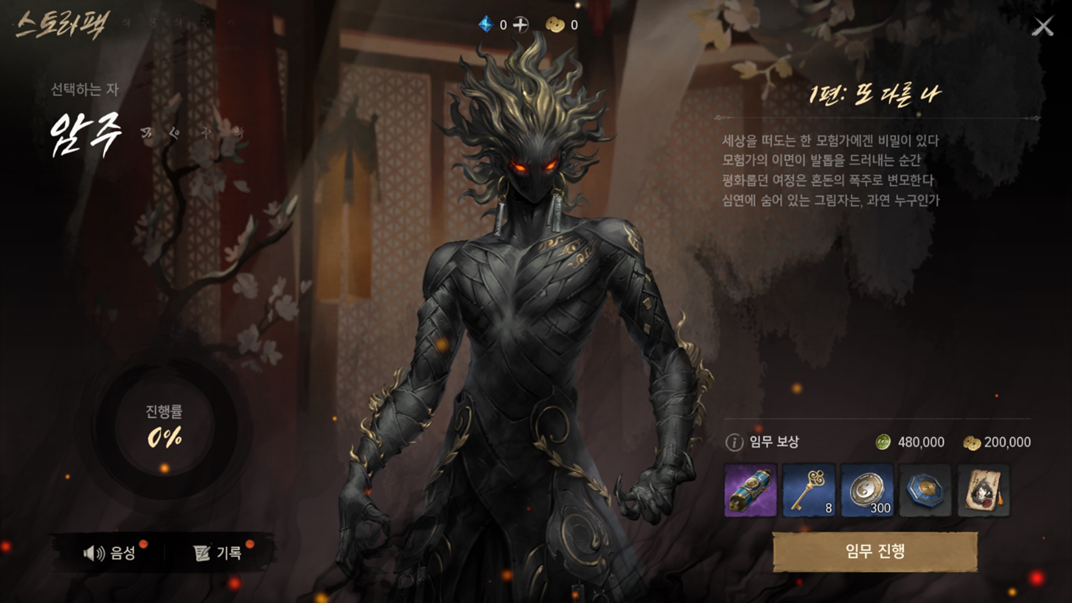Image resolution: width=1072 pixels, height=603 pixels.
Task: Inspect the character card reward
Action: (984, 491)
